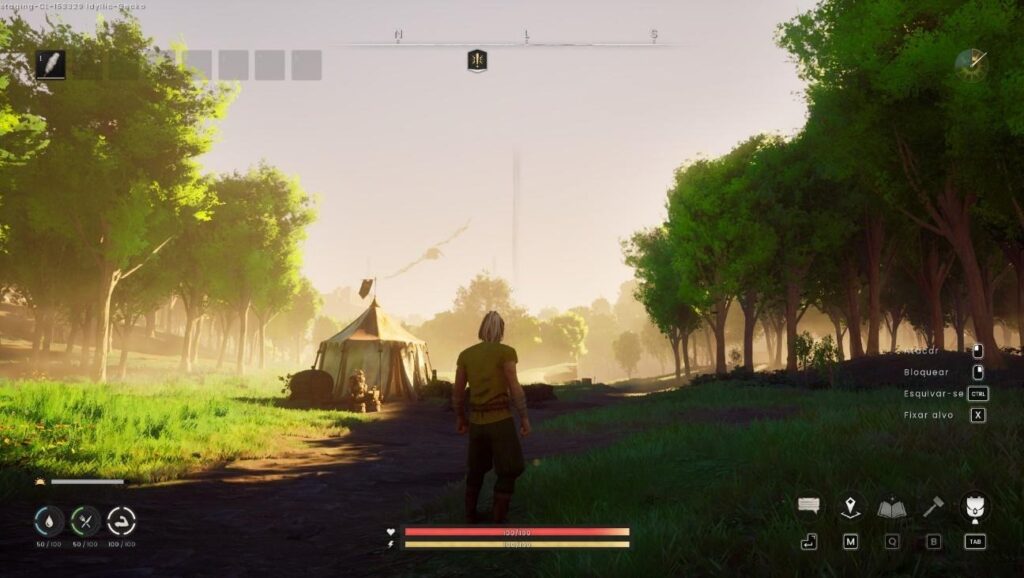Open the open-book journal icon
The height and width of the screenshot is (578, 1024).
click(892, 508)
